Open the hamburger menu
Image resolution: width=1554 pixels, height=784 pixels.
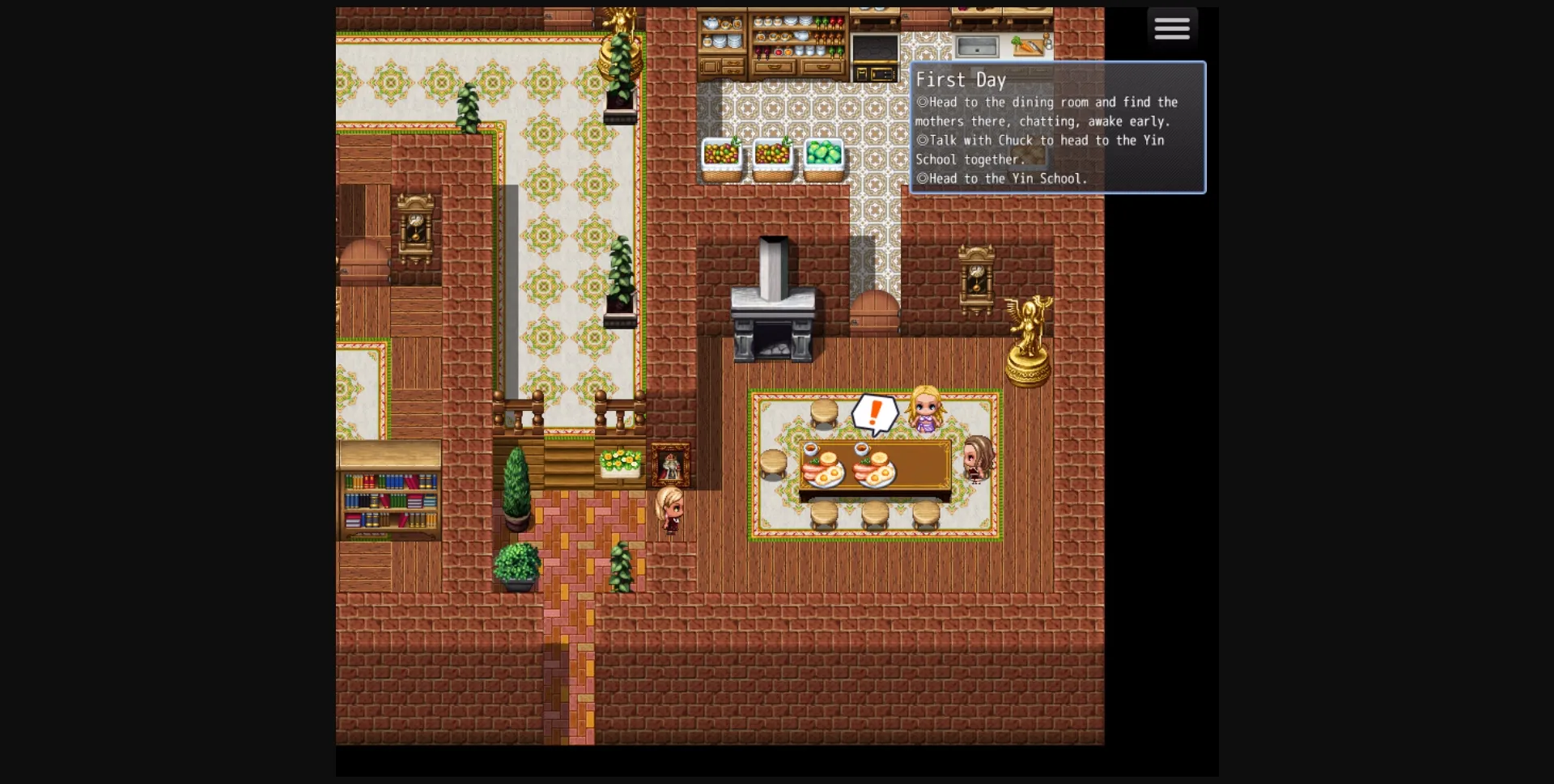(1173, 27)
